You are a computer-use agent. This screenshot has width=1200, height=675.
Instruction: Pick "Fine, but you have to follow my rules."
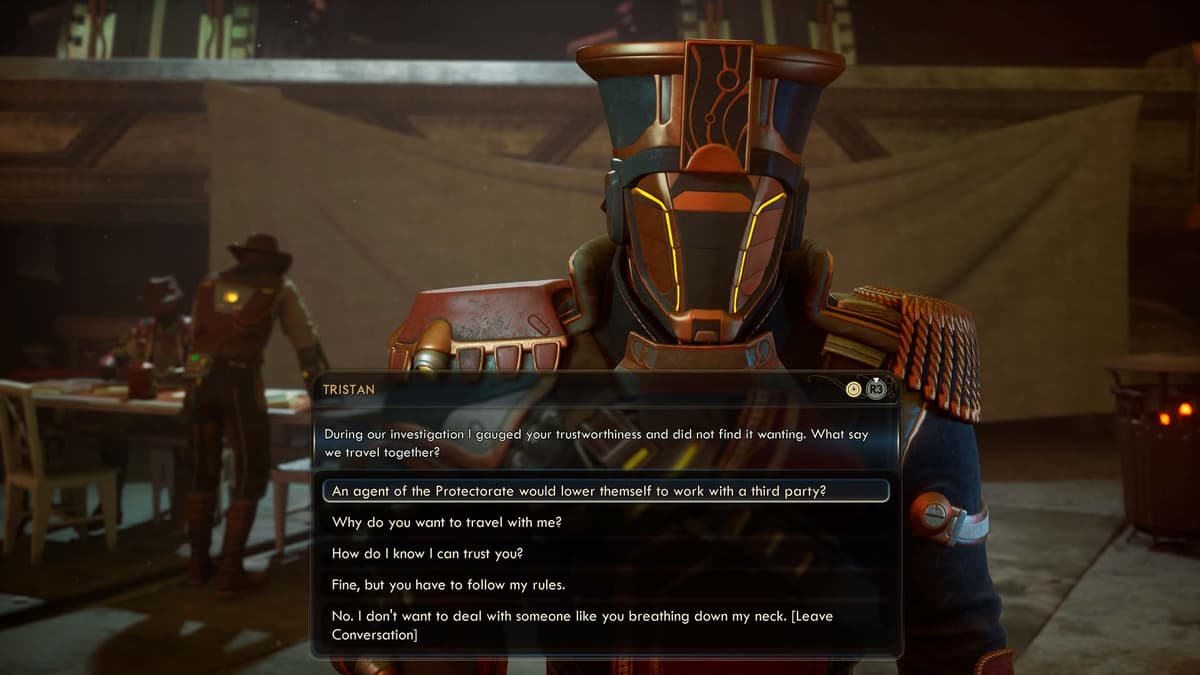[448, 584]
